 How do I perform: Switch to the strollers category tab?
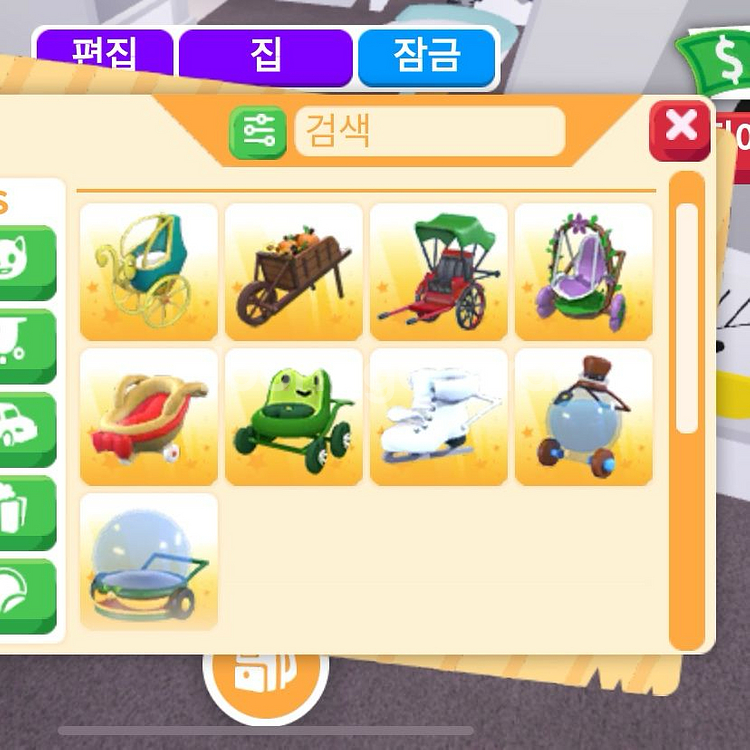coord(27,345)
